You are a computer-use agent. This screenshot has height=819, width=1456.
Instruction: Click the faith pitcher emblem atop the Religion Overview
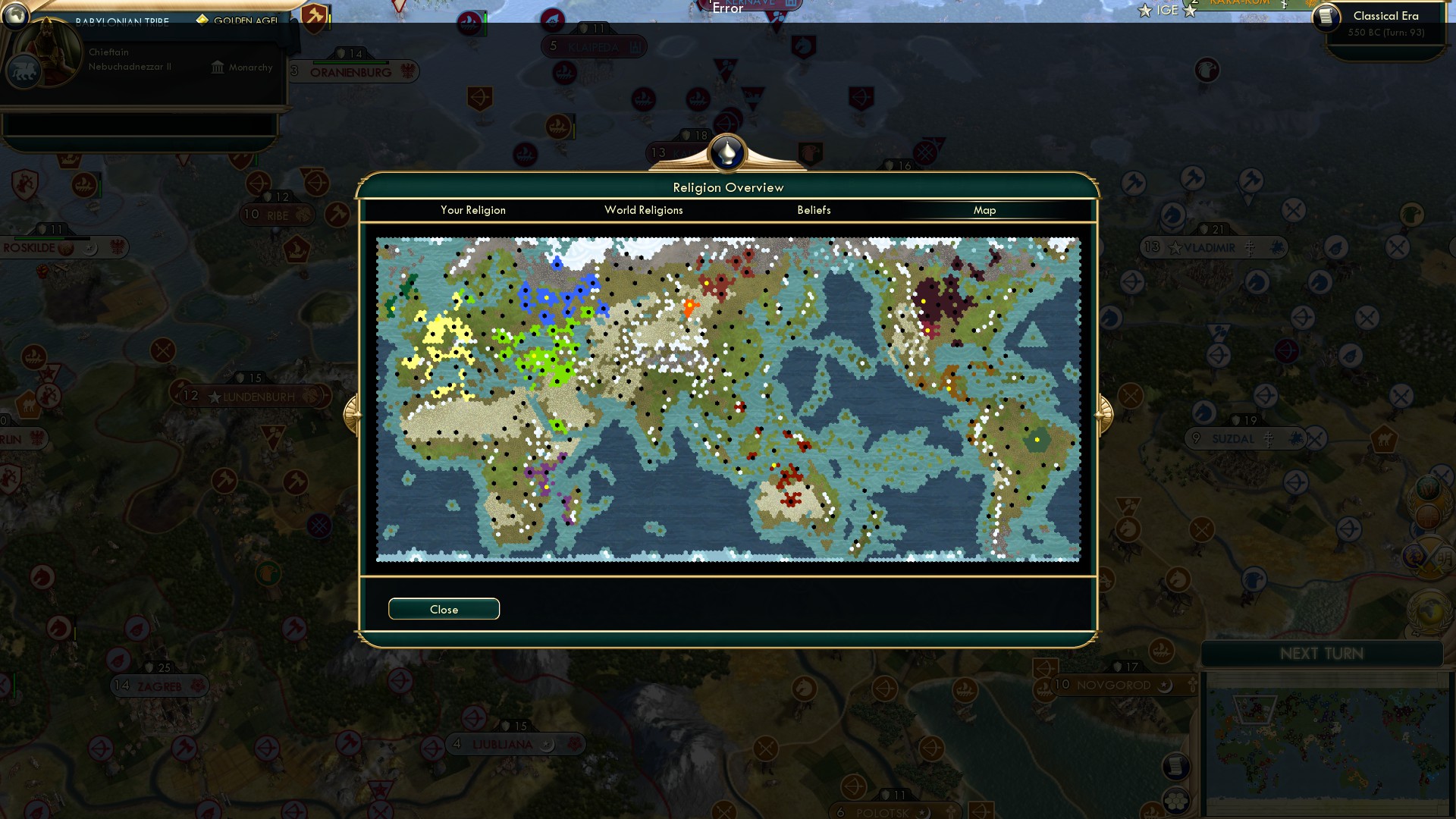coord(727,152)
